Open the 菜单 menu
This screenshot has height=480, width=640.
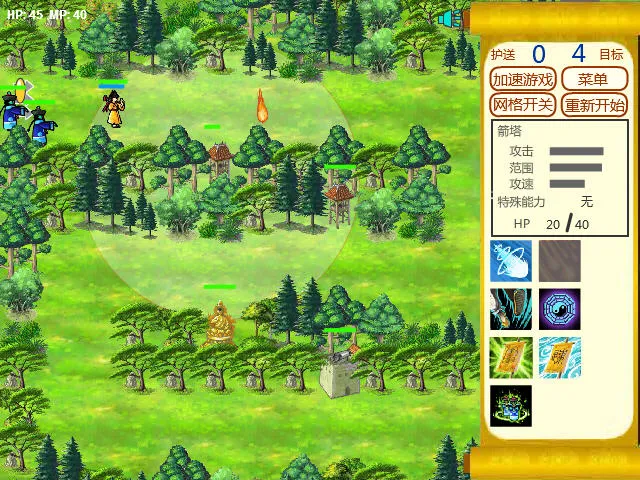pyautogui.click(x=594, y=80)
